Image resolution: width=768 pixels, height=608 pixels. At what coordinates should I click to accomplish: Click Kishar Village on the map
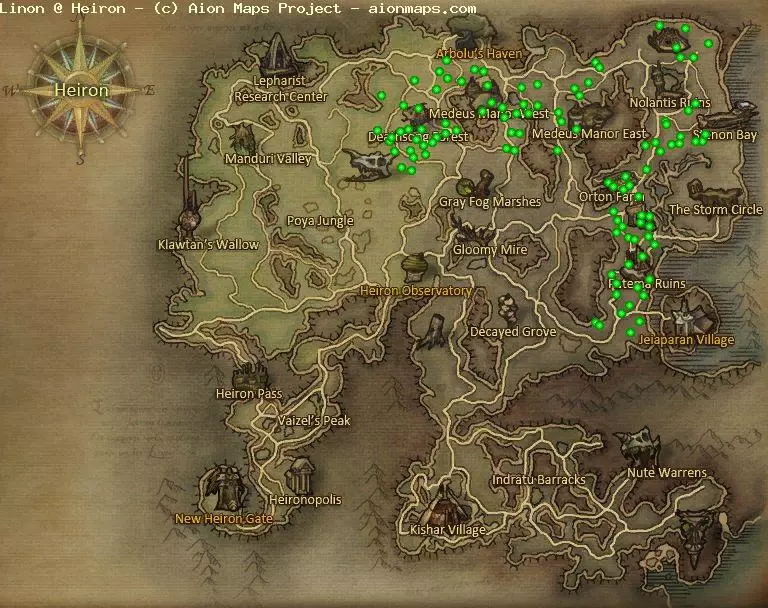point(448,529)
